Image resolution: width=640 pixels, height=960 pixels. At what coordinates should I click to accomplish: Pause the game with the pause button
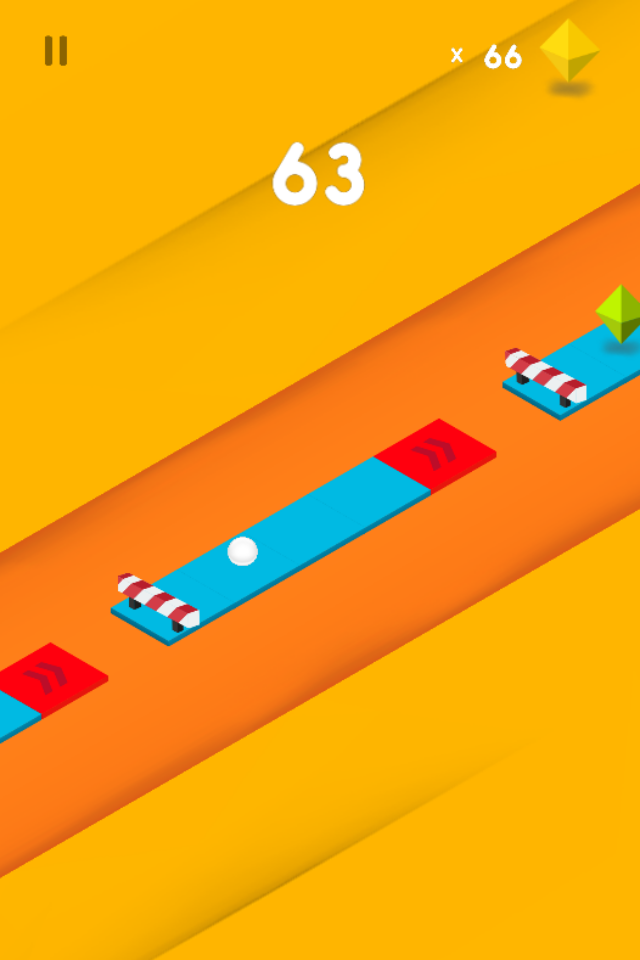(56, 51)
